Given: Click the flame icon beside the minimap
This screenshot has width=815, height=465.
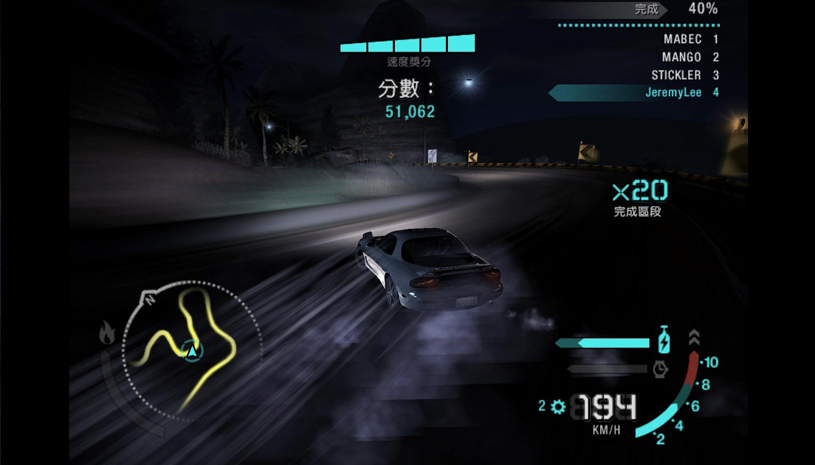Looking at the screenshot, I should 107,333.
